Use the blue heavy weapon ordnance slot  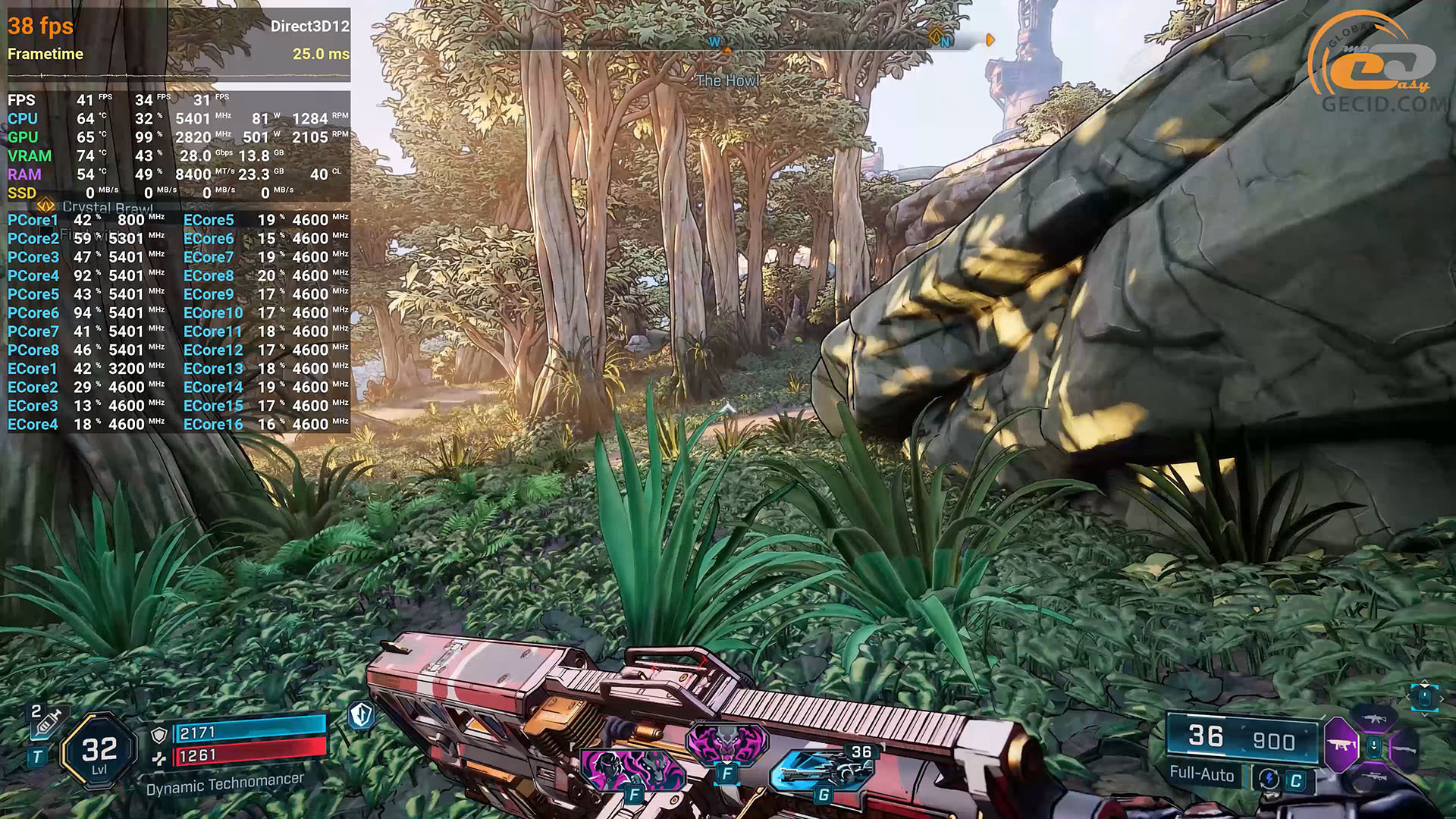click(823, 770)
